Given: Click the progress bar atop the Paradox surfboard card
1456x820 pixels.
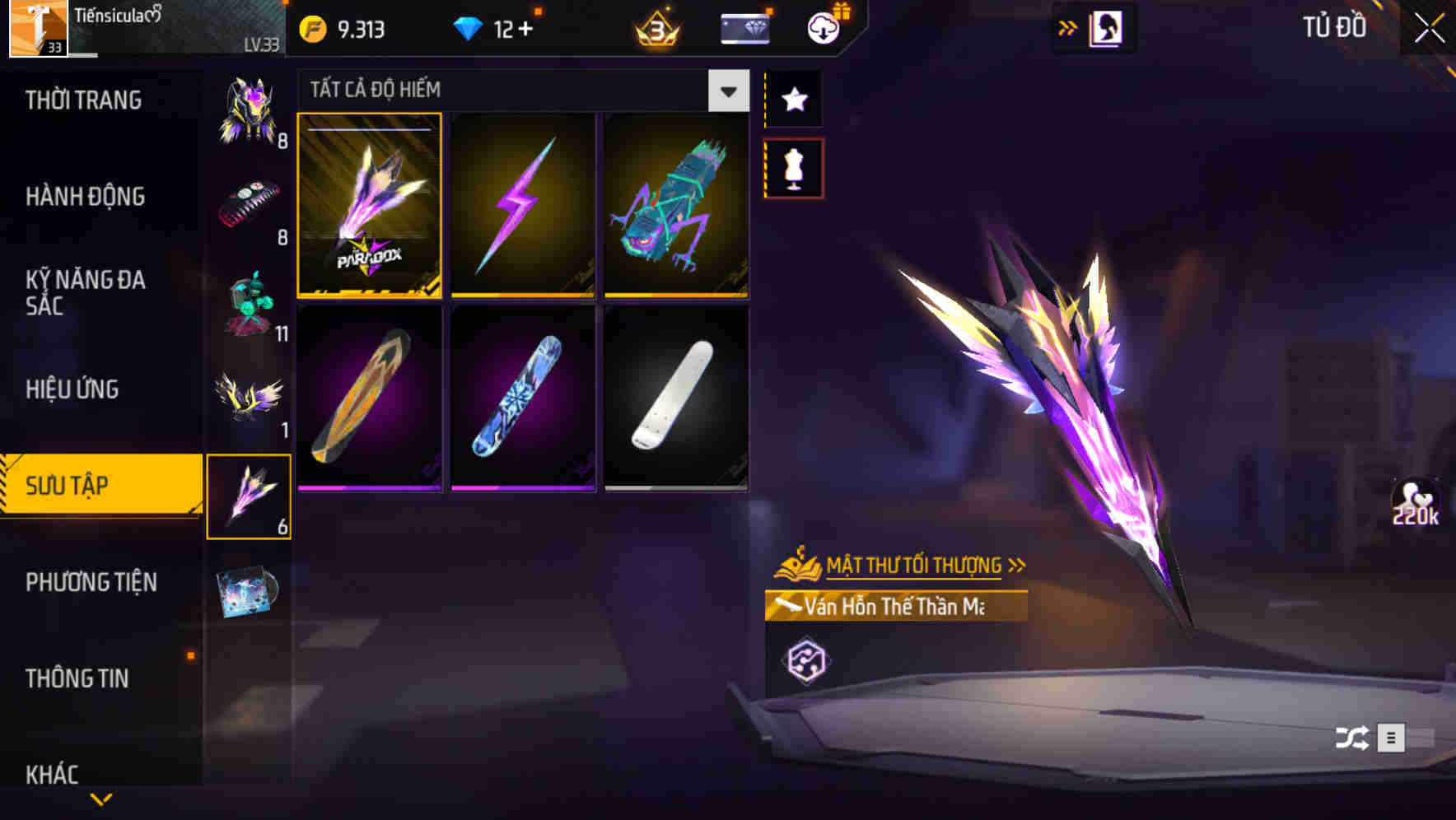Looking at the screenshot, I should pyautogui.click(x=369, y=128).
